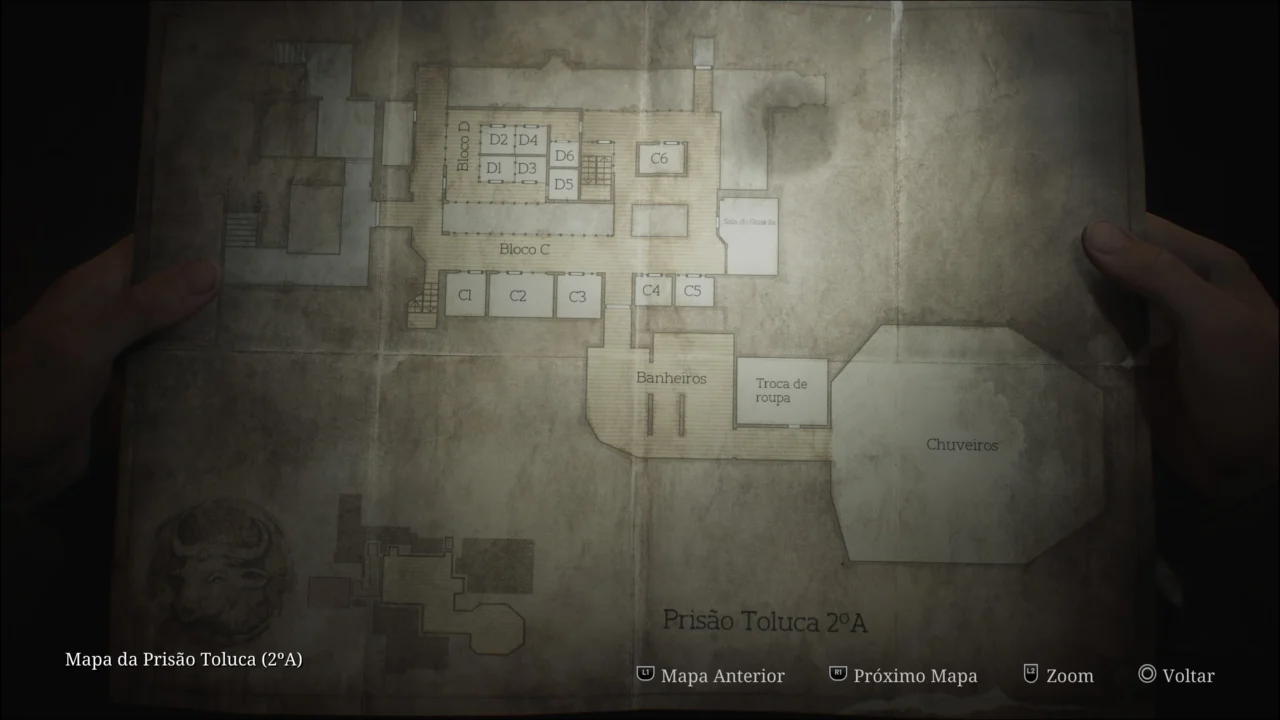Click Voltar to exit the map
This screenshot has width=1280, height=720.
[1187, 676]
